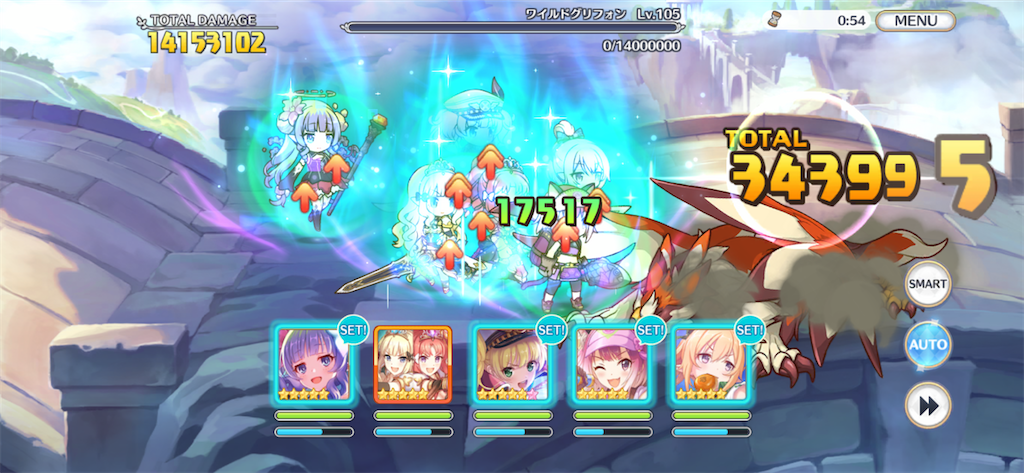Toggle AUTO battle mode
Image resolution: width=1024 pixels, height=473 pixels.
pos(927,345)
